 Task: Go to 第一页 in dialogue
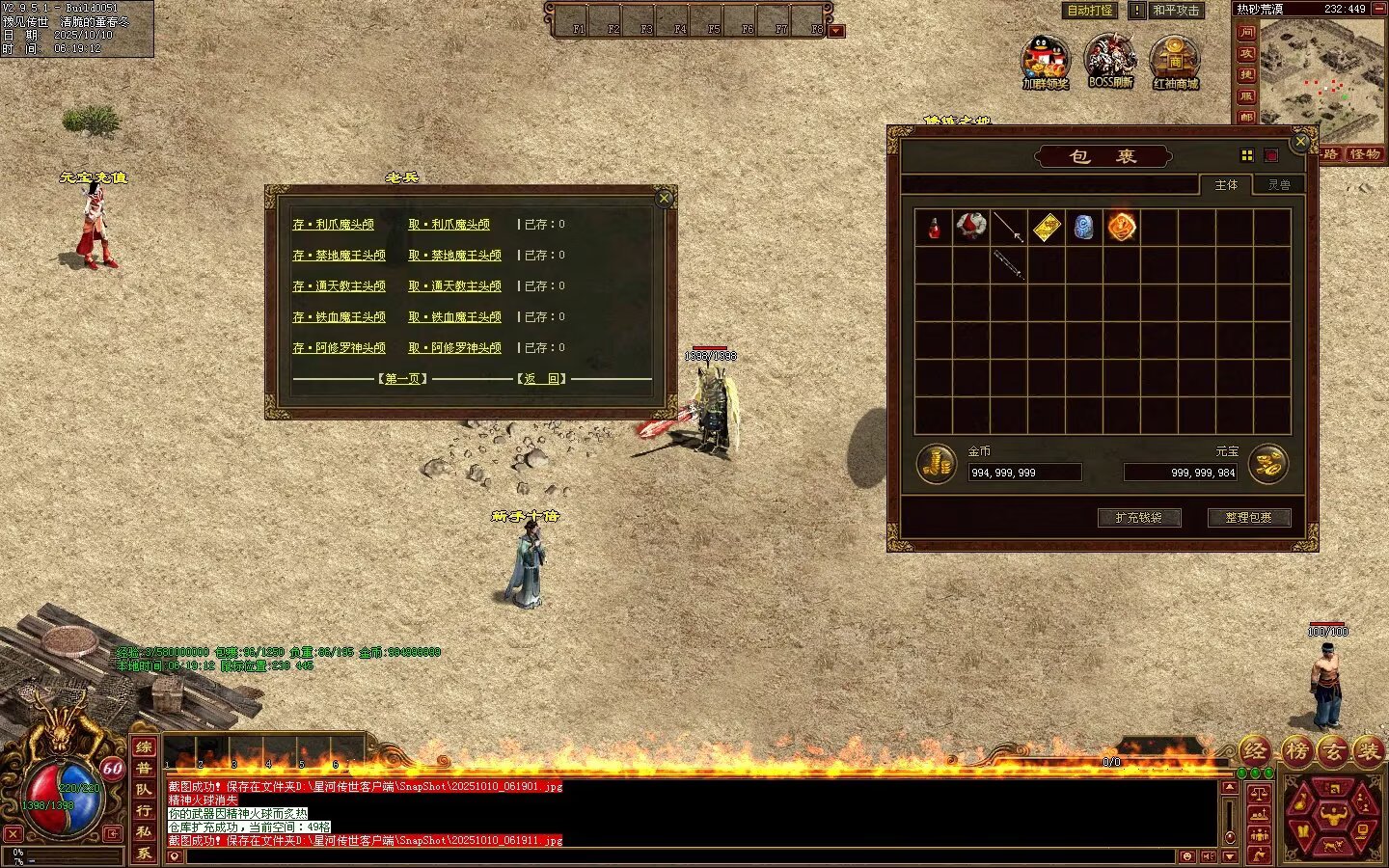402,379
